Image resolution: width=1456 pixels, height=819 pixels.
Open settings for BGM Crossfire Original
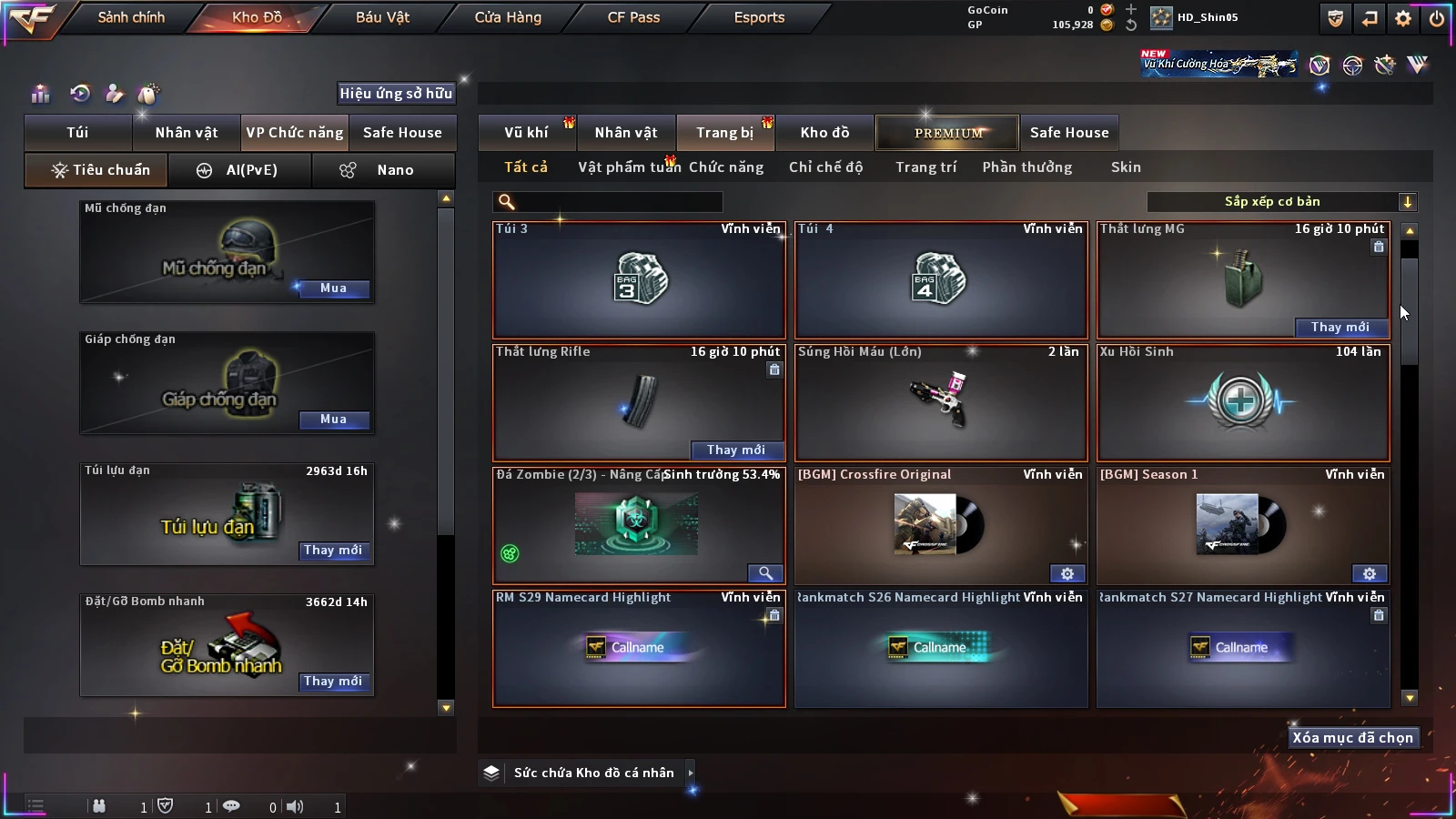coord(1067,574)
